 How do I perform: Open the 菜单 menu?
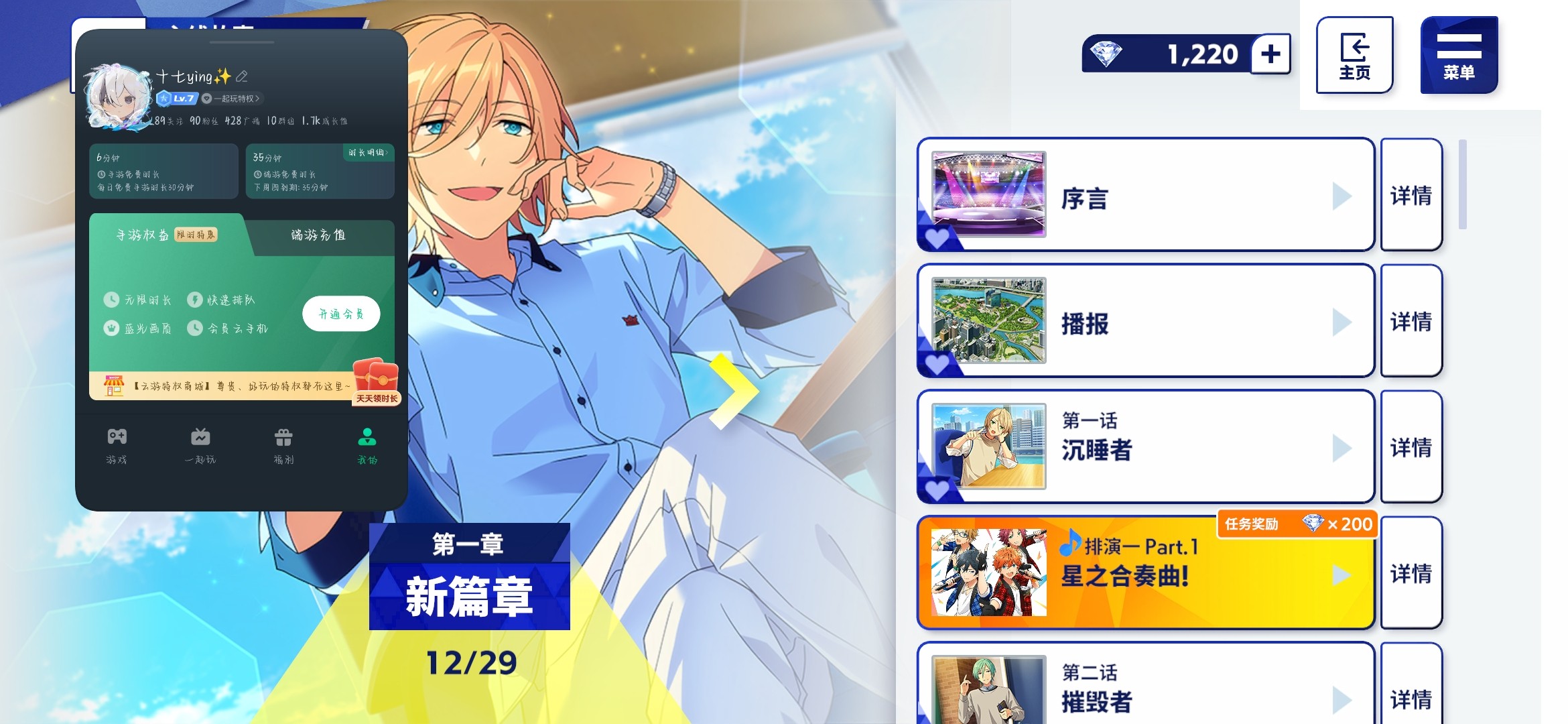[1458, 55]
